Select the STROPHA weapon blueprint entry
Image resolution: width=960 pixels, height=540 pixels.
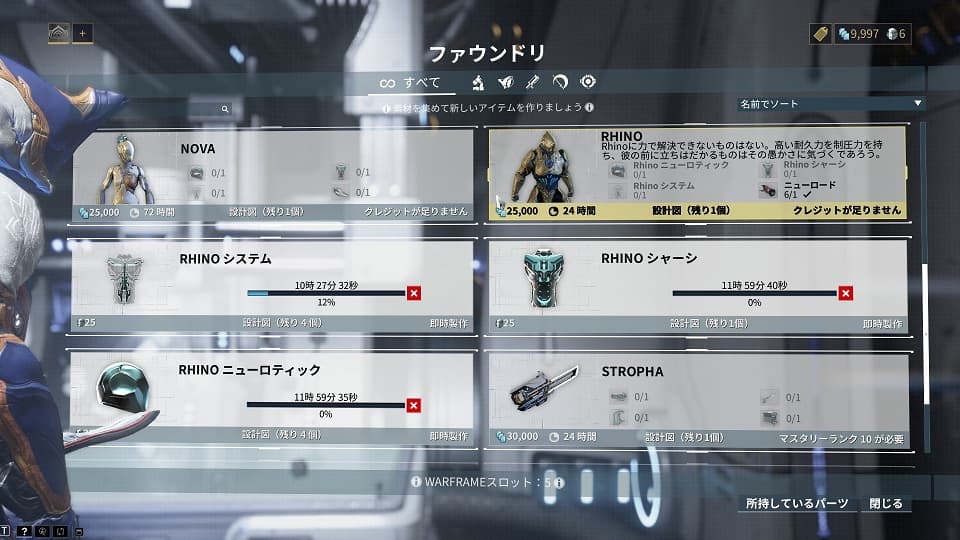pos(696,398)
